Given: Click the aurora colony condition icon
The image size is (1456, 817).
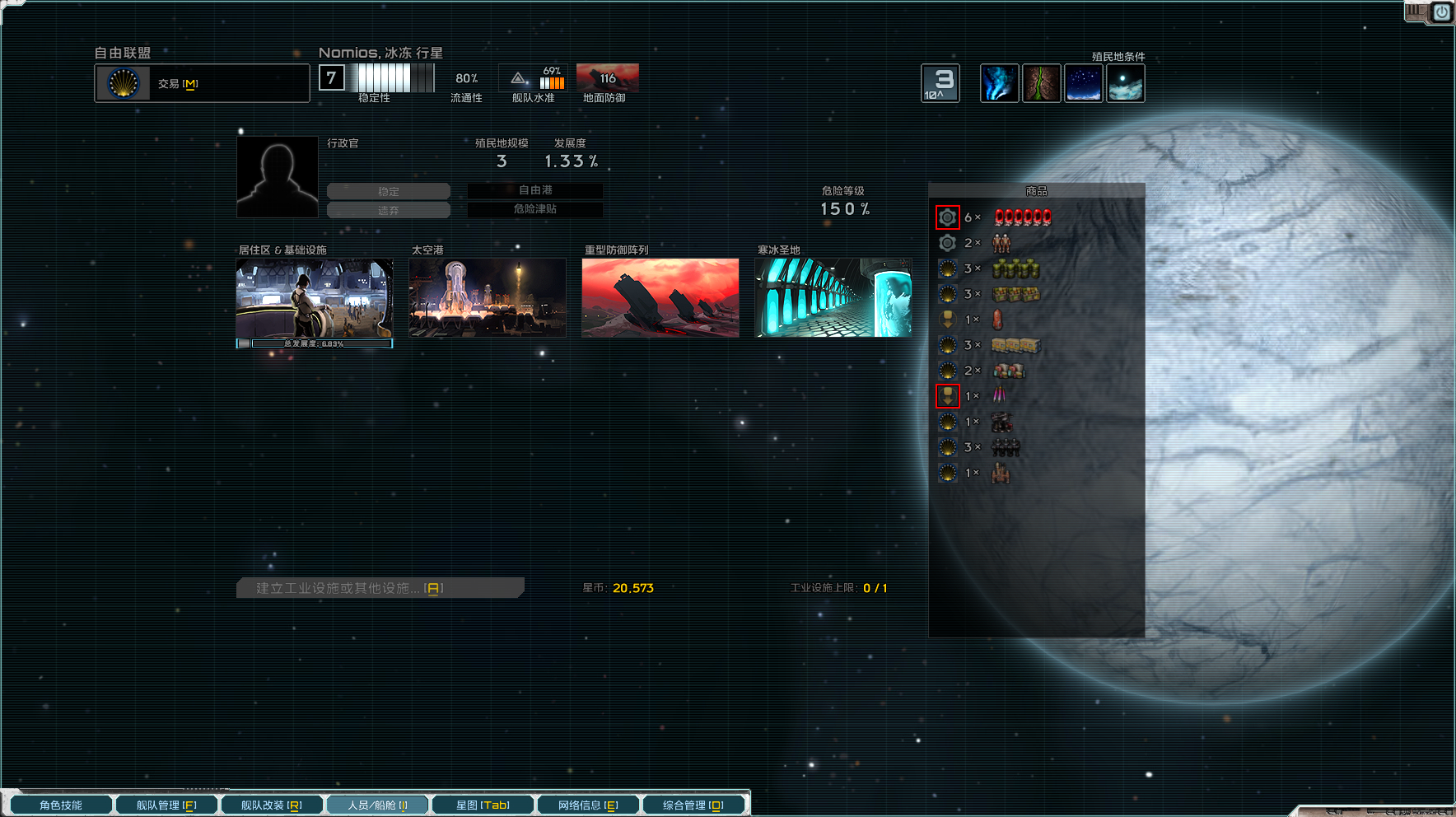Looking at the screenshot, I should tap(999, 82).
